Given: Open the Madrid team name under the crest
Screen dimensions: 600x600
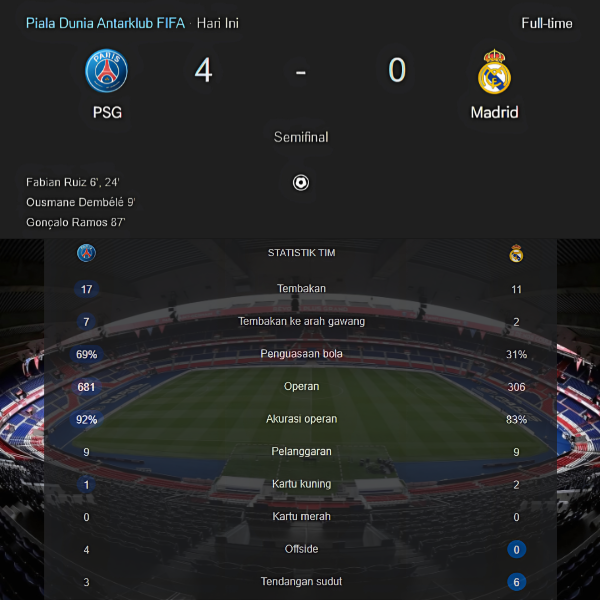Looking at the screenshot, I should click(x=494, y=112).
